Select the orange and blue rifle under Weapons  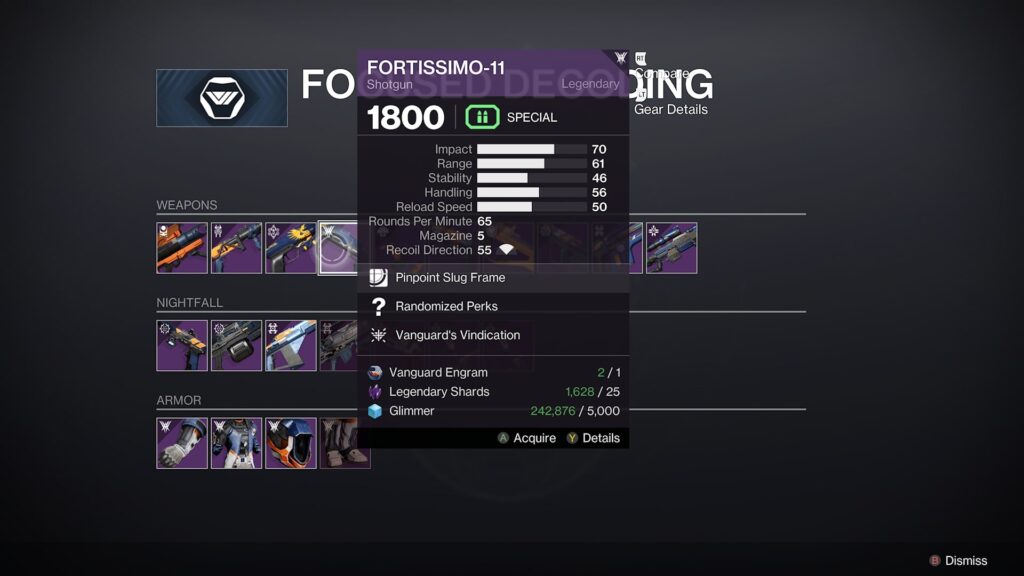coord(182,248)
